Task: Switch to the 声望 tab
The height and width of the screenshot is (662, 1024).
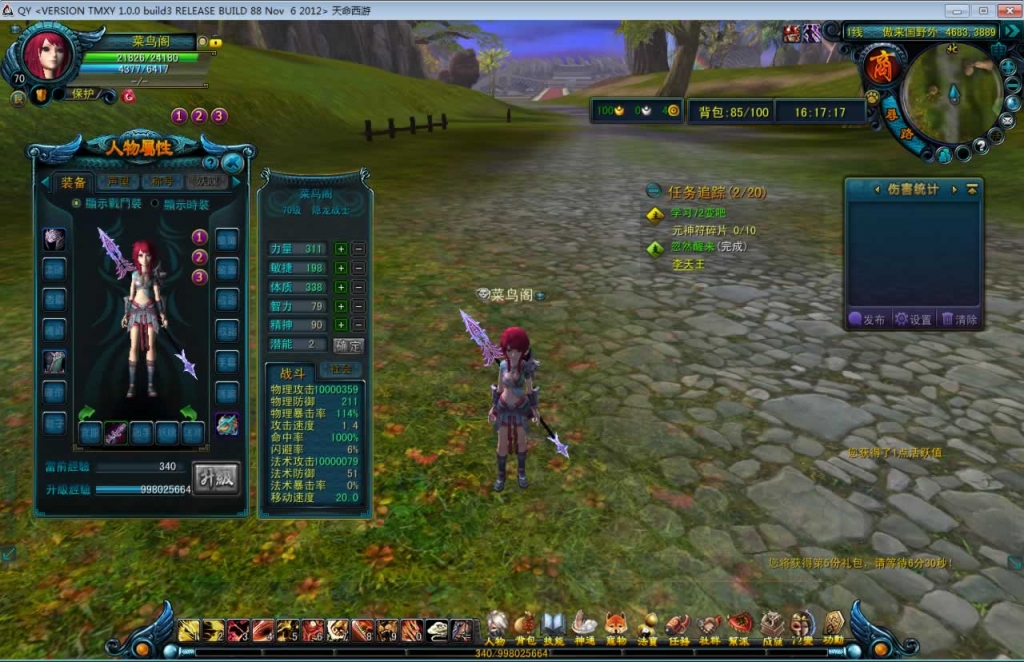Action: (x=118, y=182)
